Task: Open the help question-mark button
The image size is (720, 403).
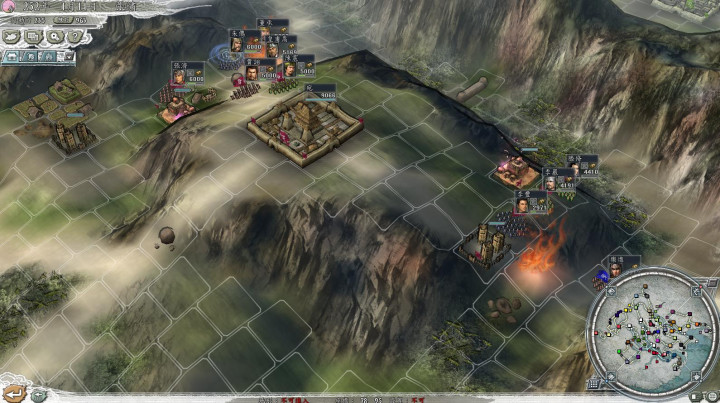Action: (75, 36)
